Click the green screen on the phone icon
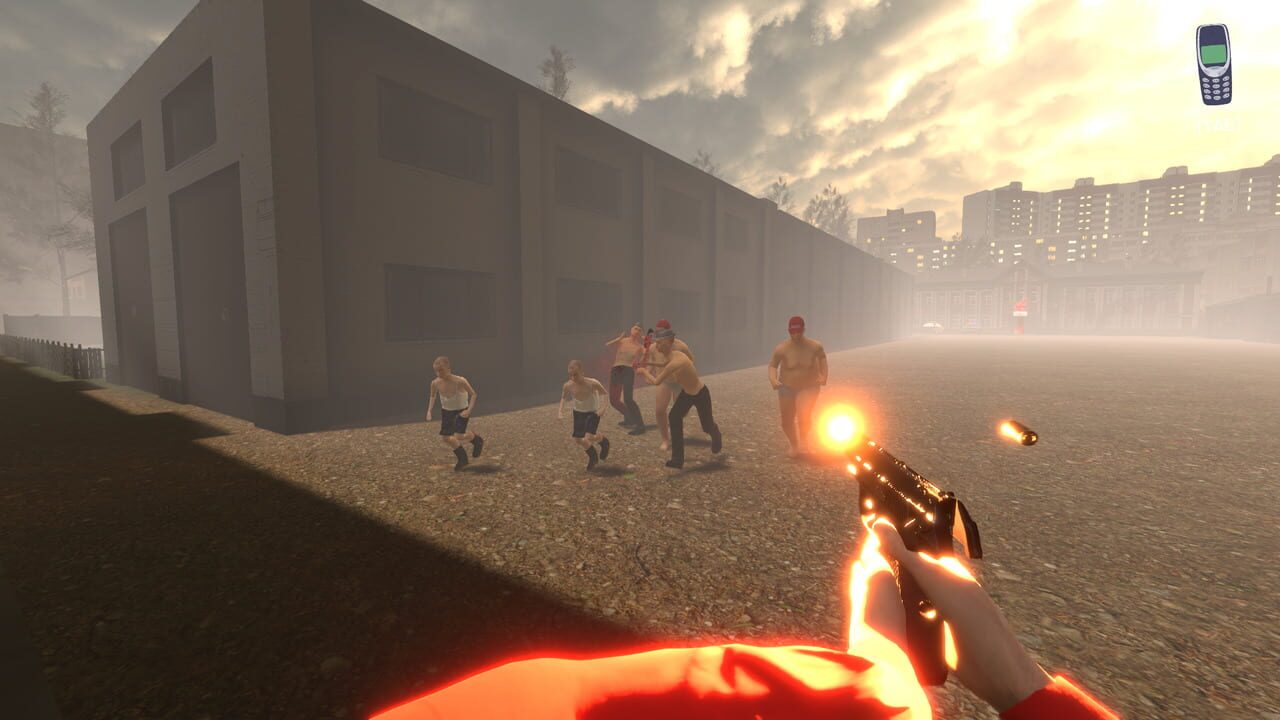This screenshot has height=720, width=1280. click(x=1213, y=54)
